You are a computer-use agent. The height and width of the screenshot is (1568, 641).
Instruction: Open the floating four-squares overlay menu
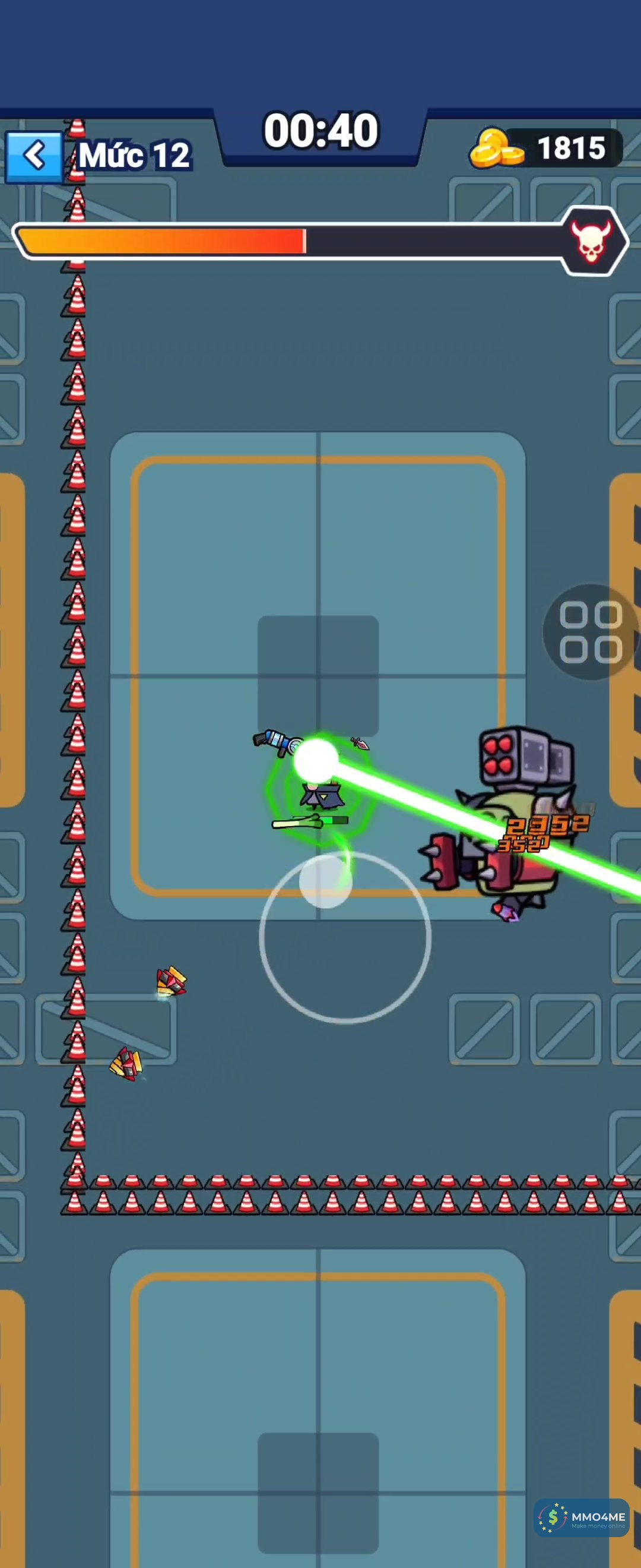(x=590, y=632)
